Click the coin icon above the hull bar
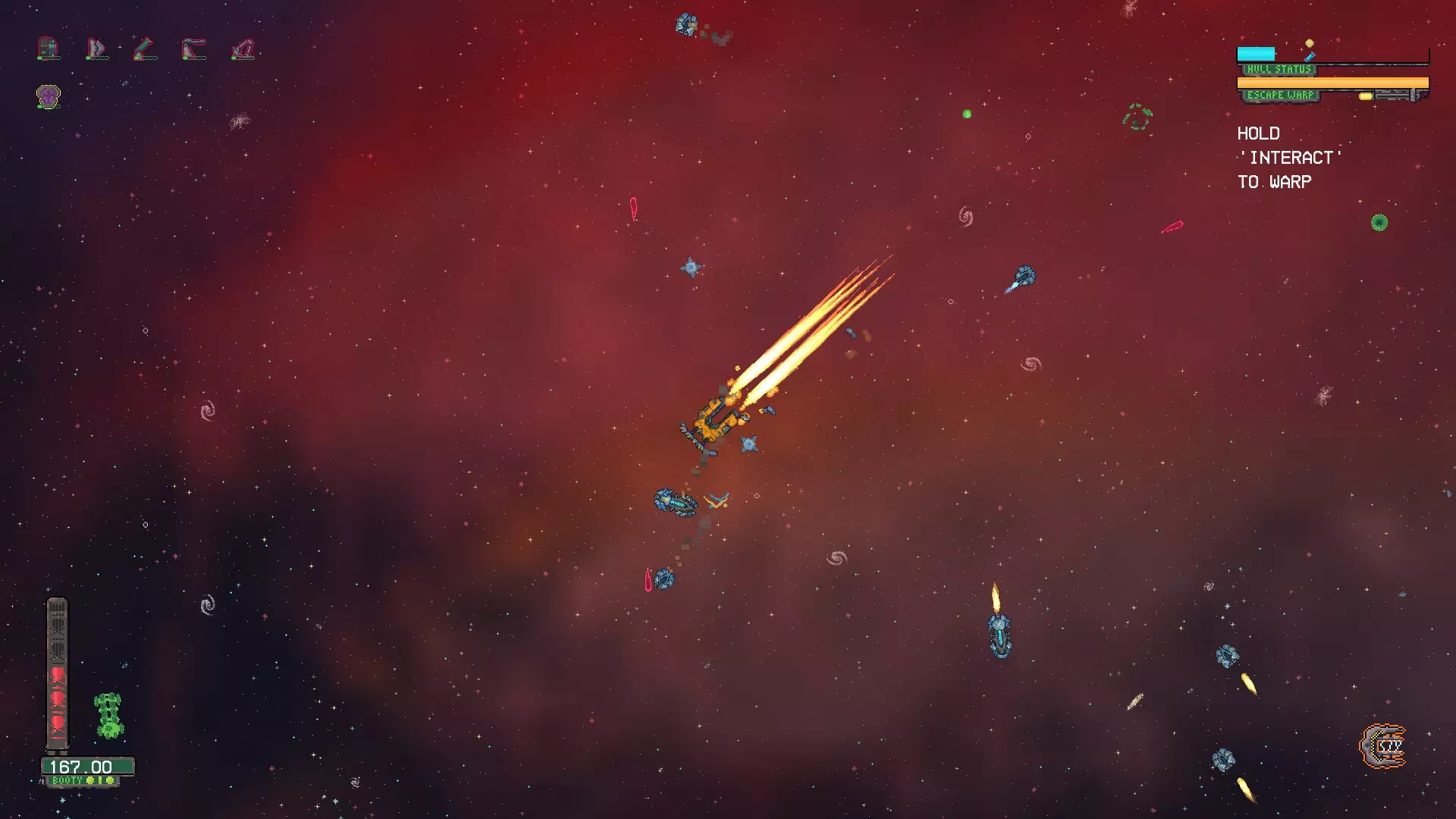Viewport: 1456px width, 819px height. coord(1309,42)
